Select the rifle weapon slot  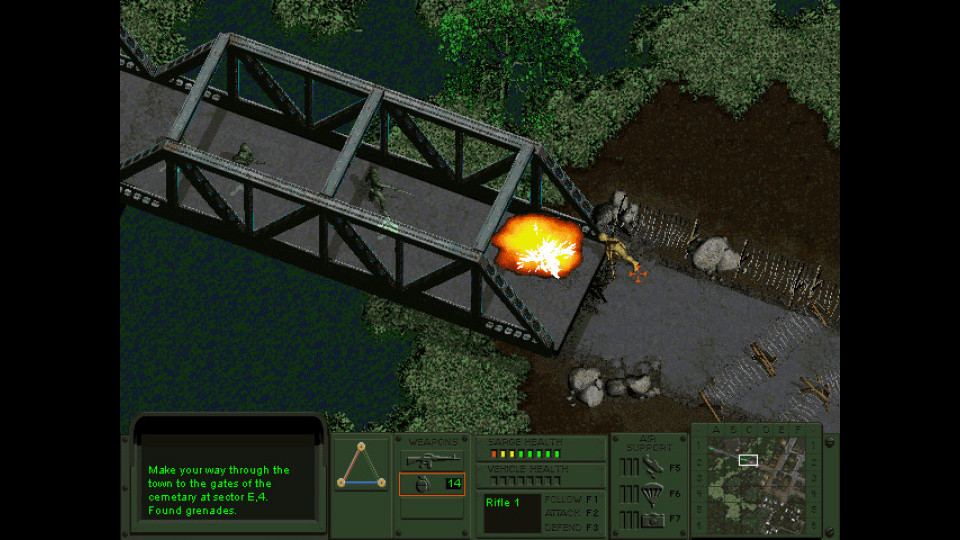tap(432, 460)
